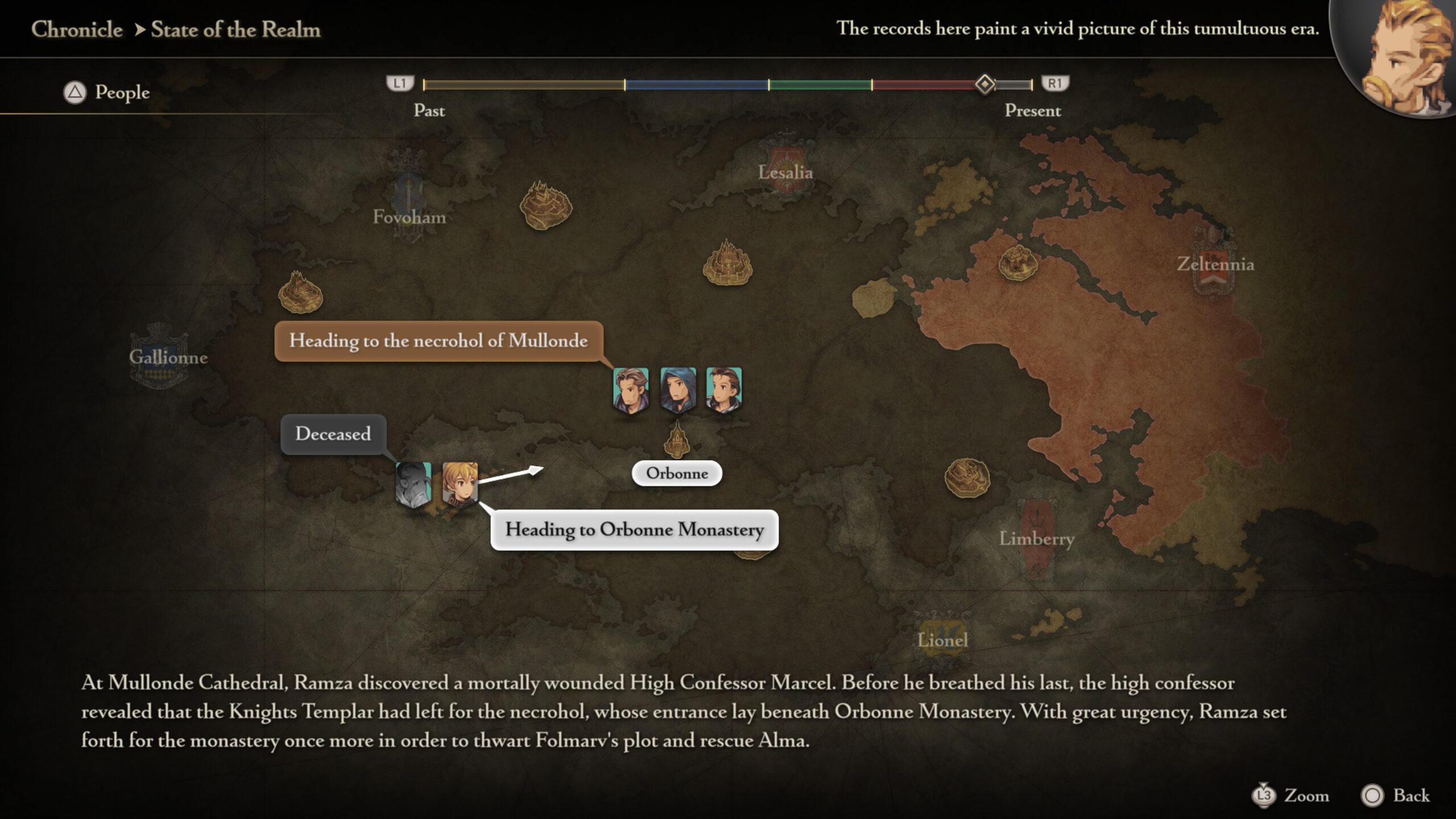Select the Limberry region label

pyautogui.click(x=1036, y=538)
